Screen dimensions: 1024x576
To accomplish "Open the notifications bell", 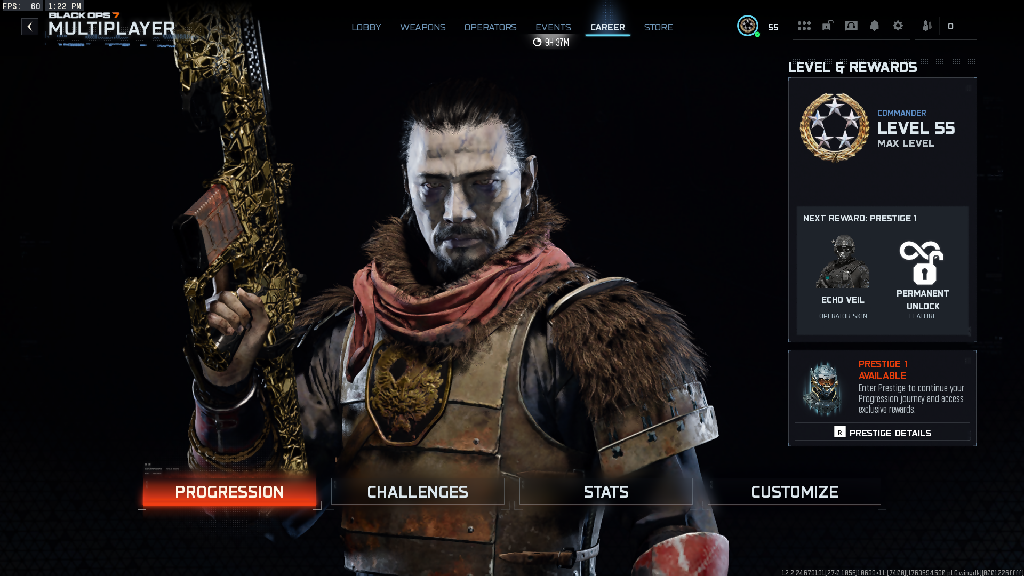I will tap(874, 26).
